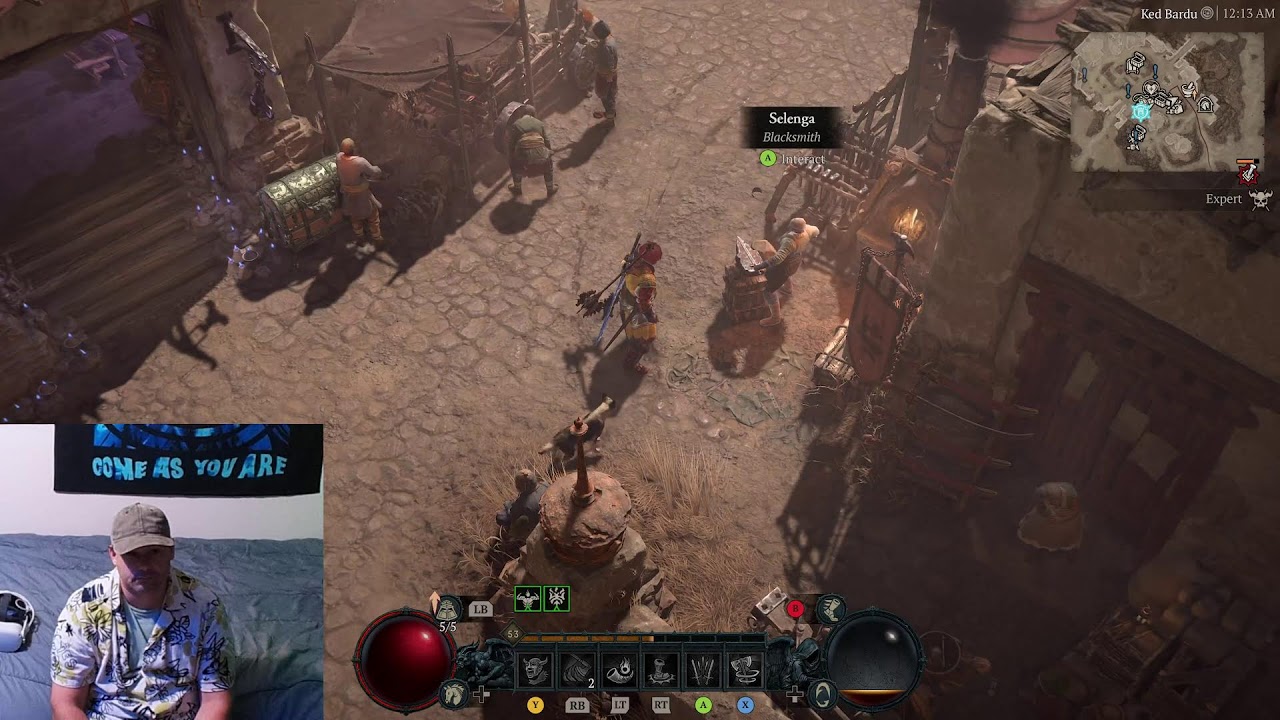Click the horse mount icon
1280x720 pixels.
click(x=455, y=692)
